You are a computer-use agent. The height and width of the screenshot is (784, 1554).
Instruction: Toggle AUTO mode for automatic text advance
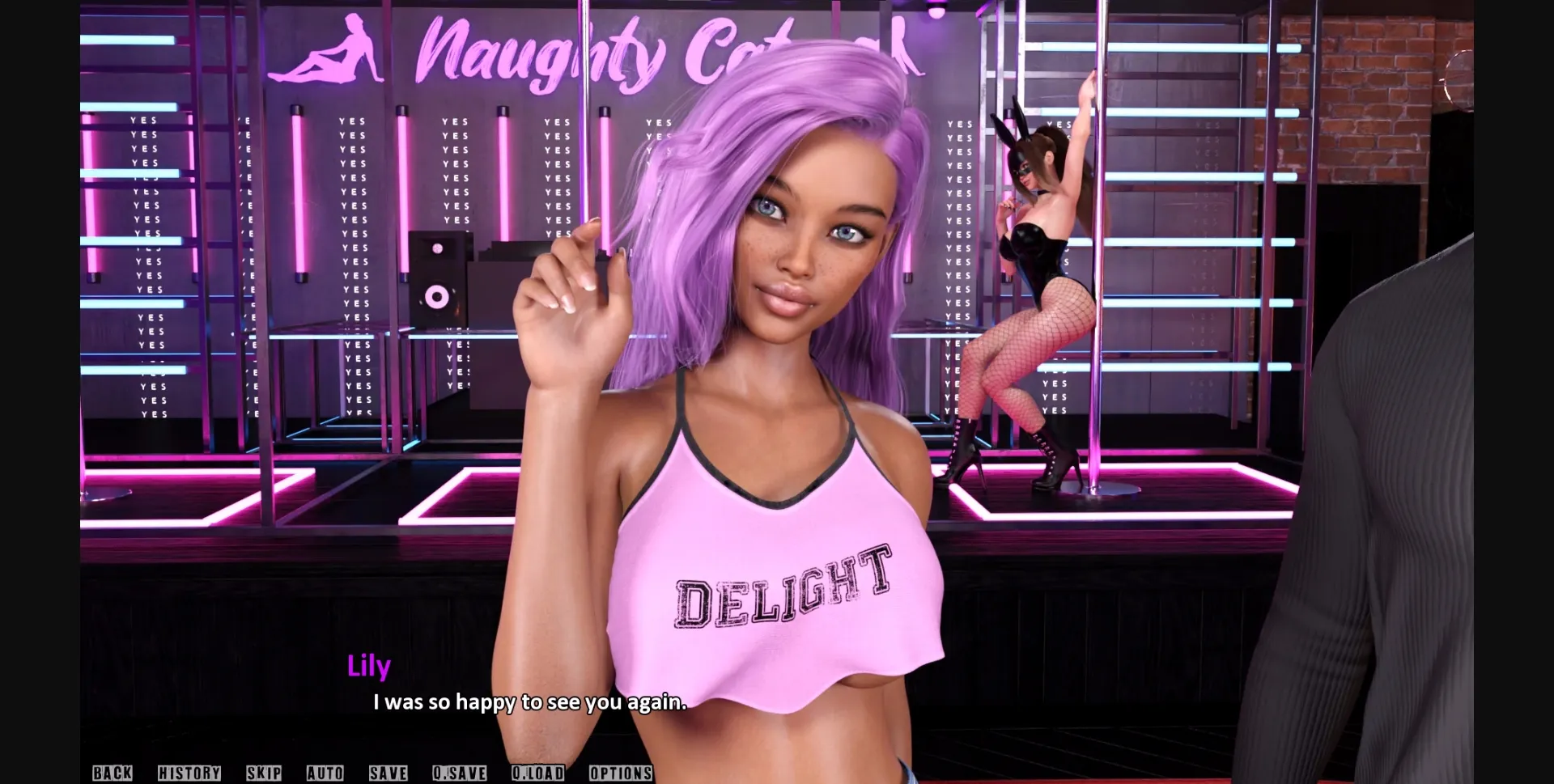coord(323,773)
